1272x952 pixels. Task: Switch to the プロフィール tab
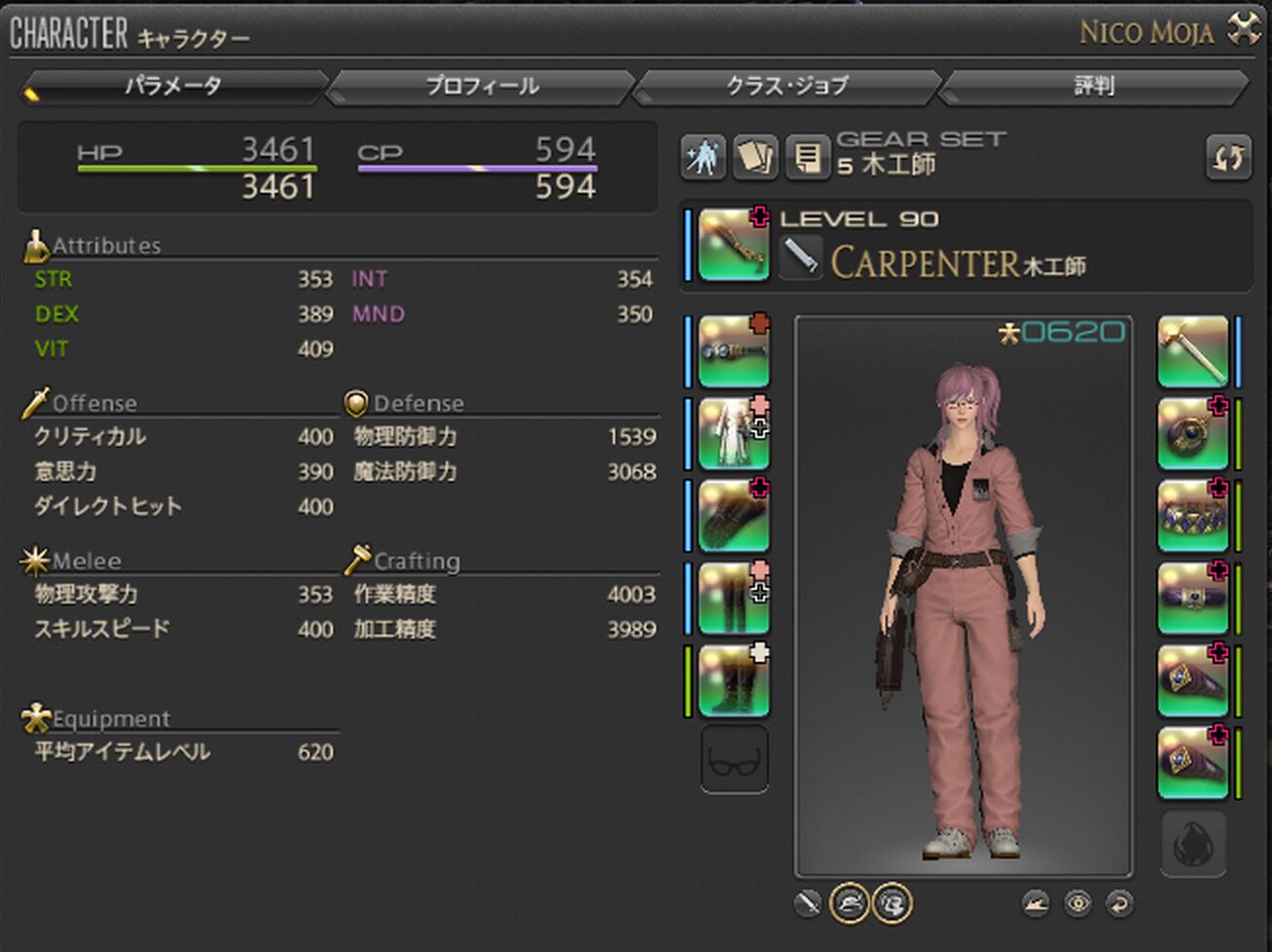click(x=482, y=87)
